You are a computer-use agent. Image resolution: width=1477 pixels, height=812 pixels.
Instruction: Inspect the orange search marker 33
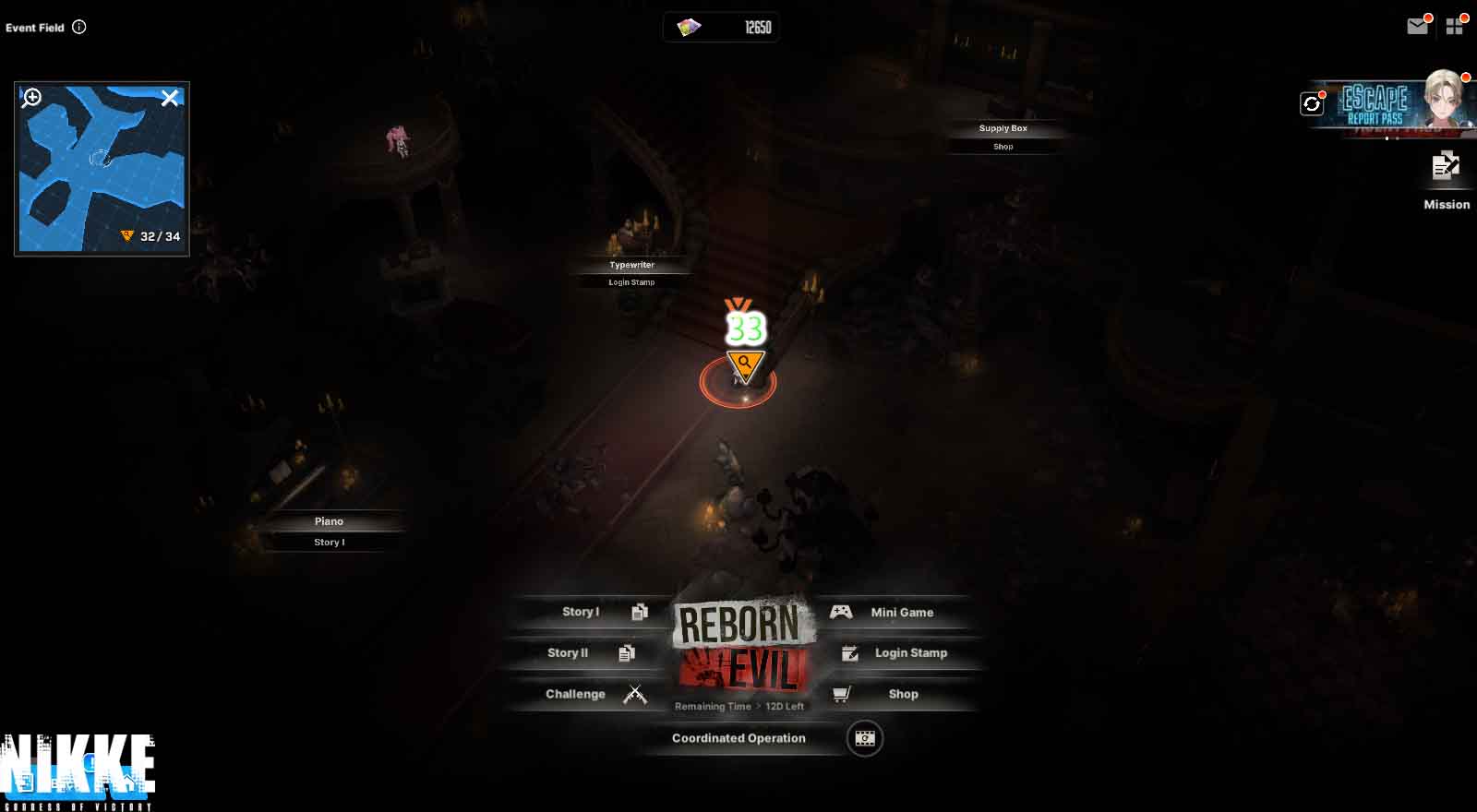pos(744,365)
